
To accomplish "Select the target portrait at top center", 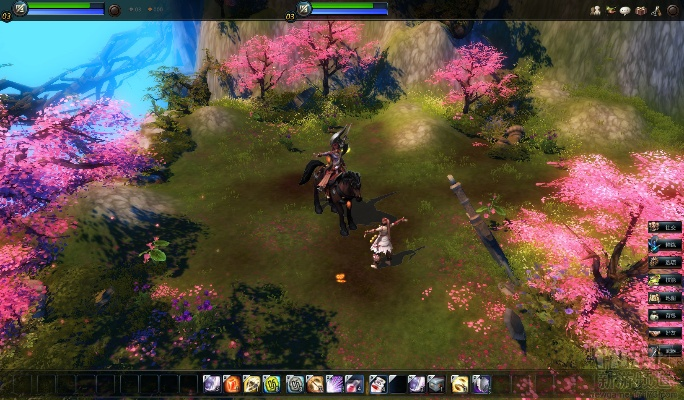I will point(304,8).
